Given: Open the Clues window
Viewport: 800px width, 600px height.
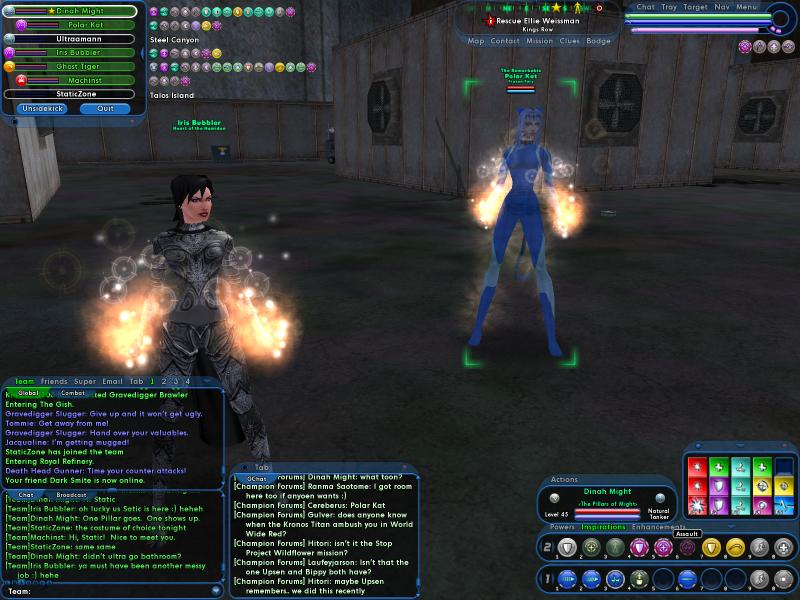Looking at the screenshot, I should point(570,41).
